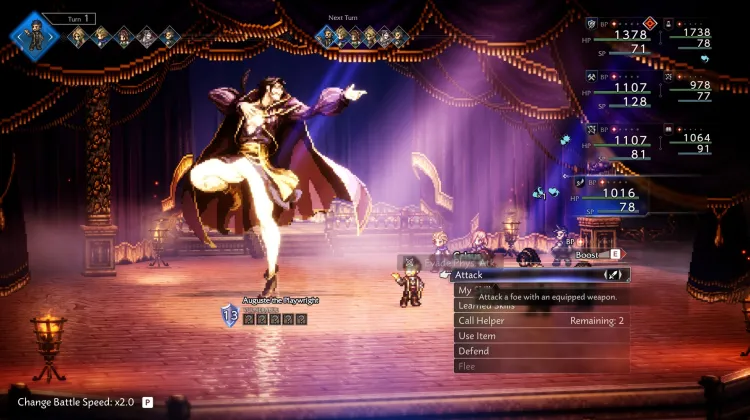Select the blue shield counter showing 13
The width and height of the screenshot is (750, 420).
point(229,316)
